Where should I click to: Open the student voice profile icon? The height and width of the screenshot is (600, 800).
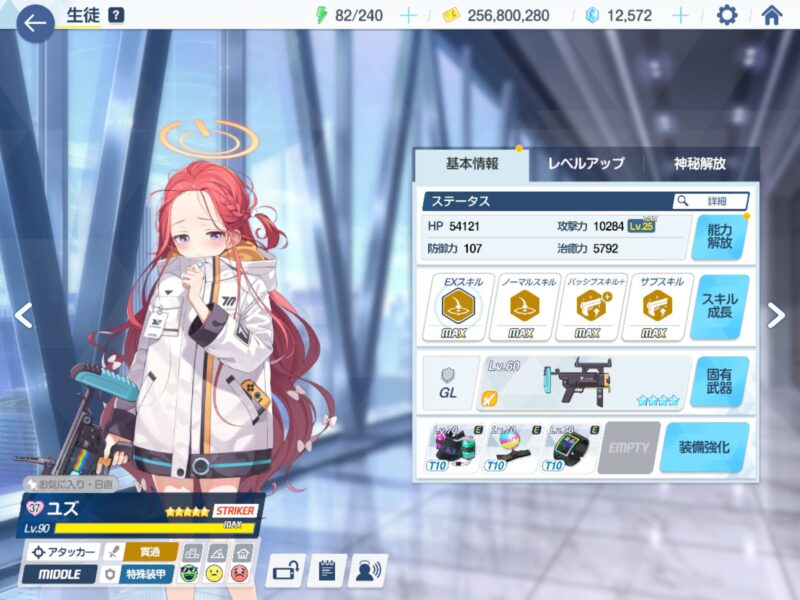pos(368,571)
